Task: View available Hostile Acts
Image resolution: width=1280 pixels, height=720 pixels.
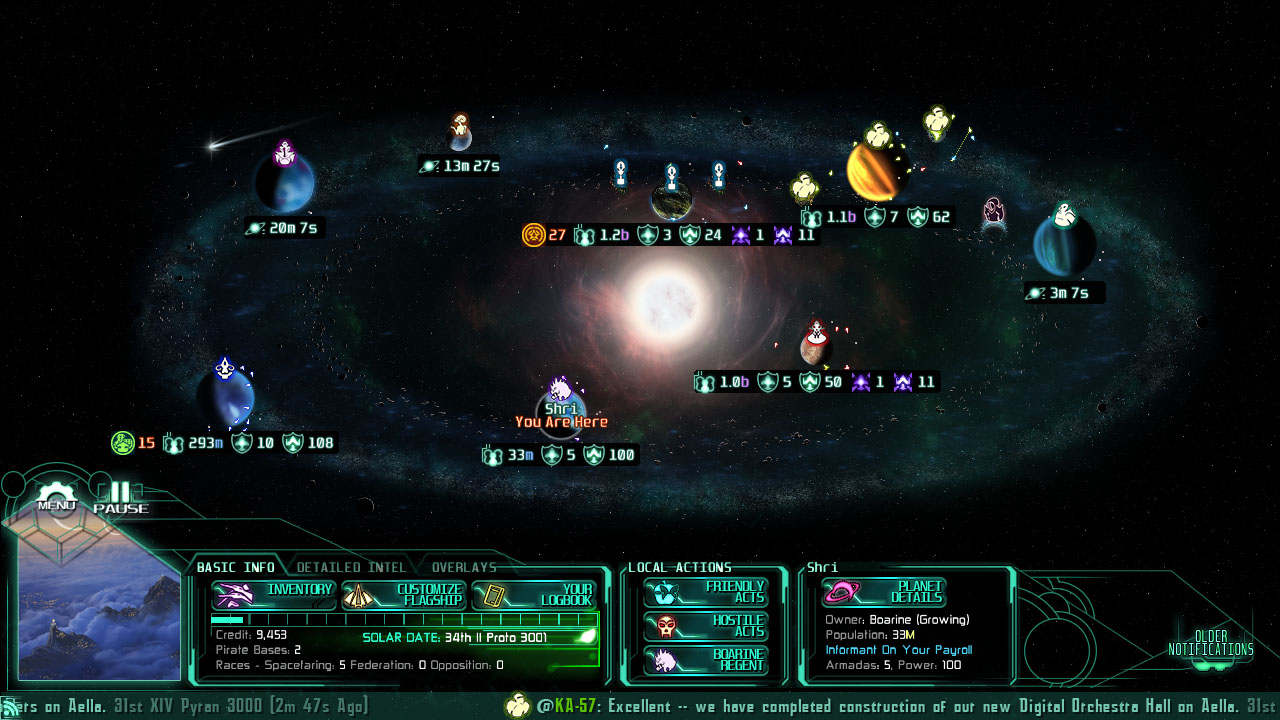Action: [x=706, y=626]
